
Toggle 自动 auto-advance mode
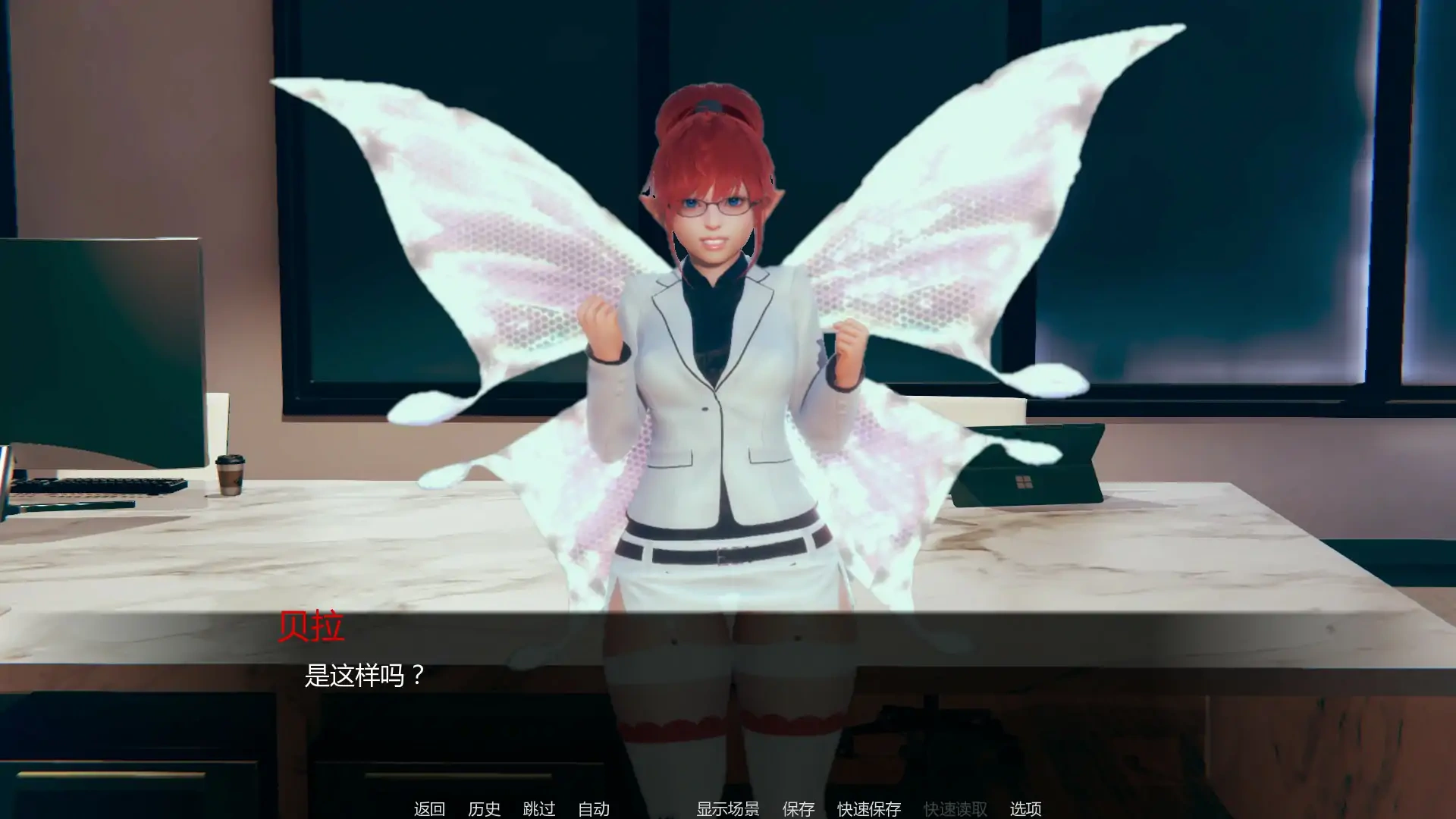coord(595,809)
